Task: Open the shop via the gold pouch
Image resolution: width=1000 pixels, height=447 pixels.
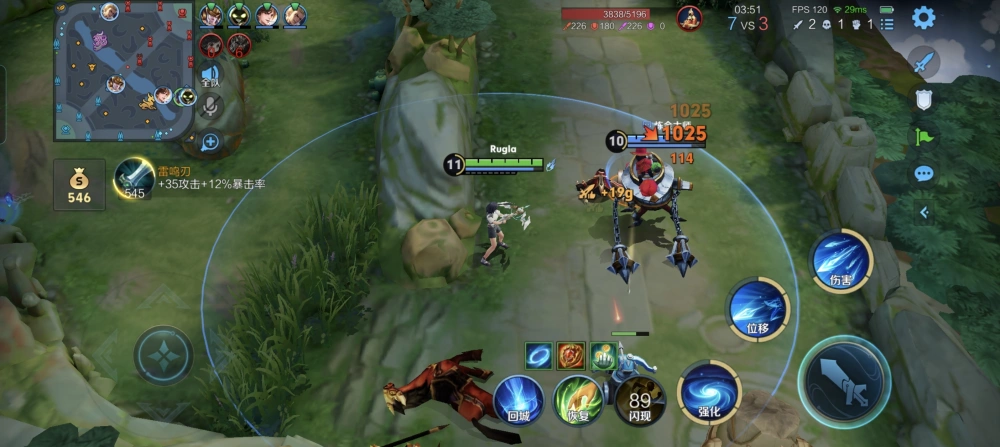Action: point(79,185)
